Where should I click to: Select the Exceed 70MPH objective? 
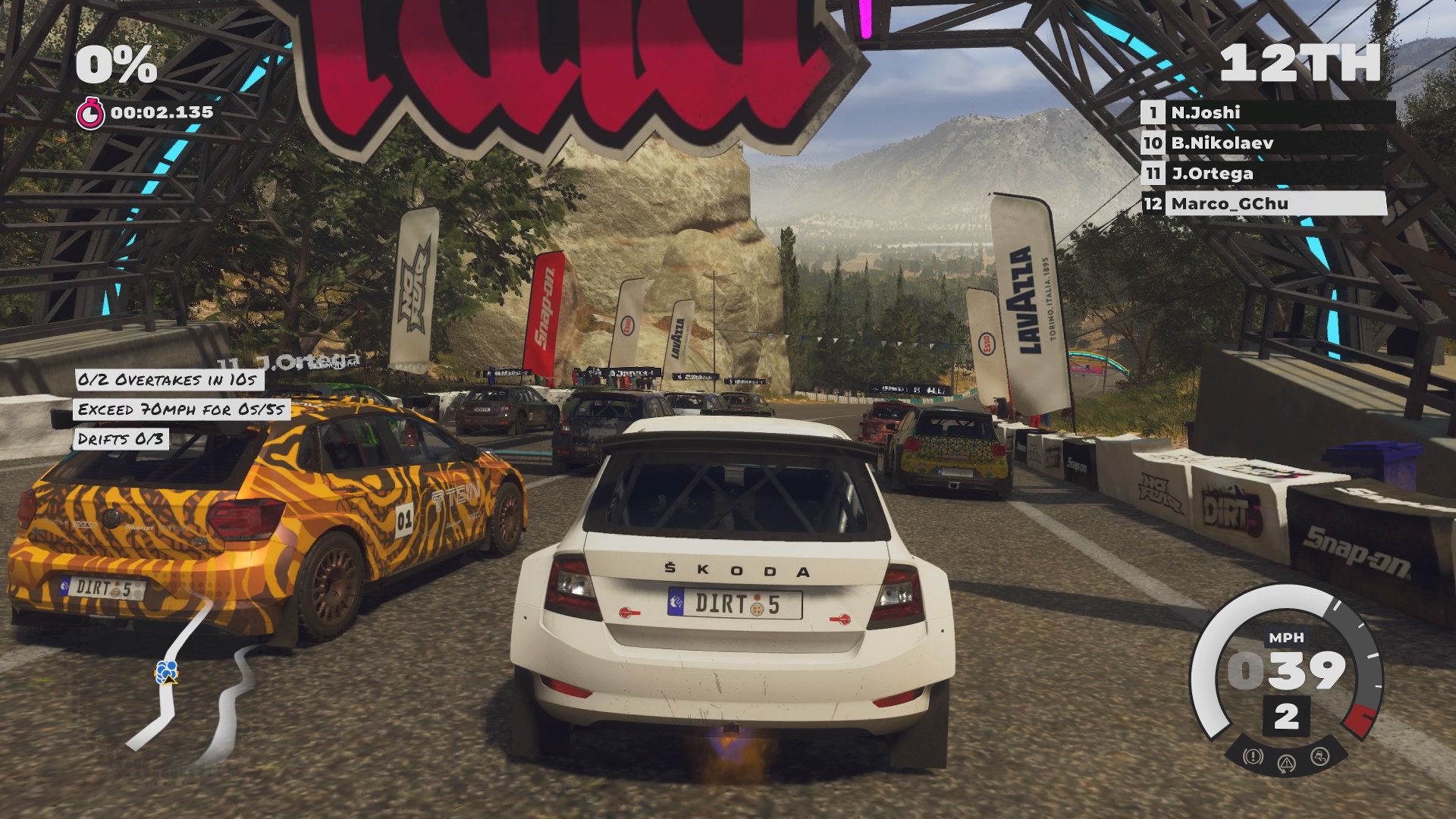pos(182,409)
